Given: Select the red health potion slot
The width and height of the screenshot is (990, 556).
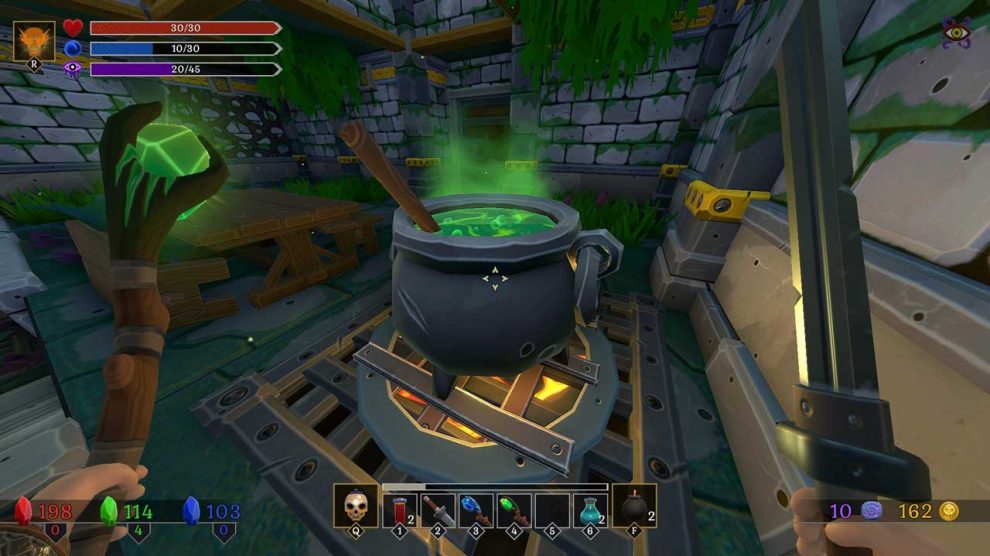Looking at the screenshot, I should click(400, 510).
